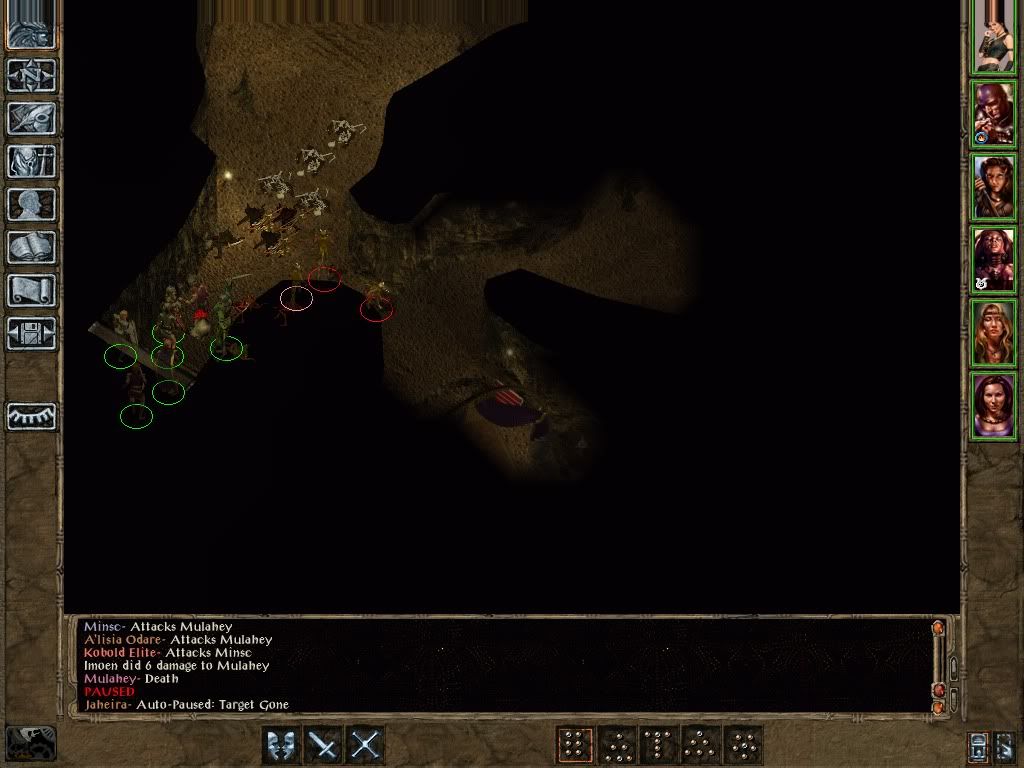Click the closed-eye rest button
The width and height of the screenshot is (1024, 768).
(x=32, y=416)
